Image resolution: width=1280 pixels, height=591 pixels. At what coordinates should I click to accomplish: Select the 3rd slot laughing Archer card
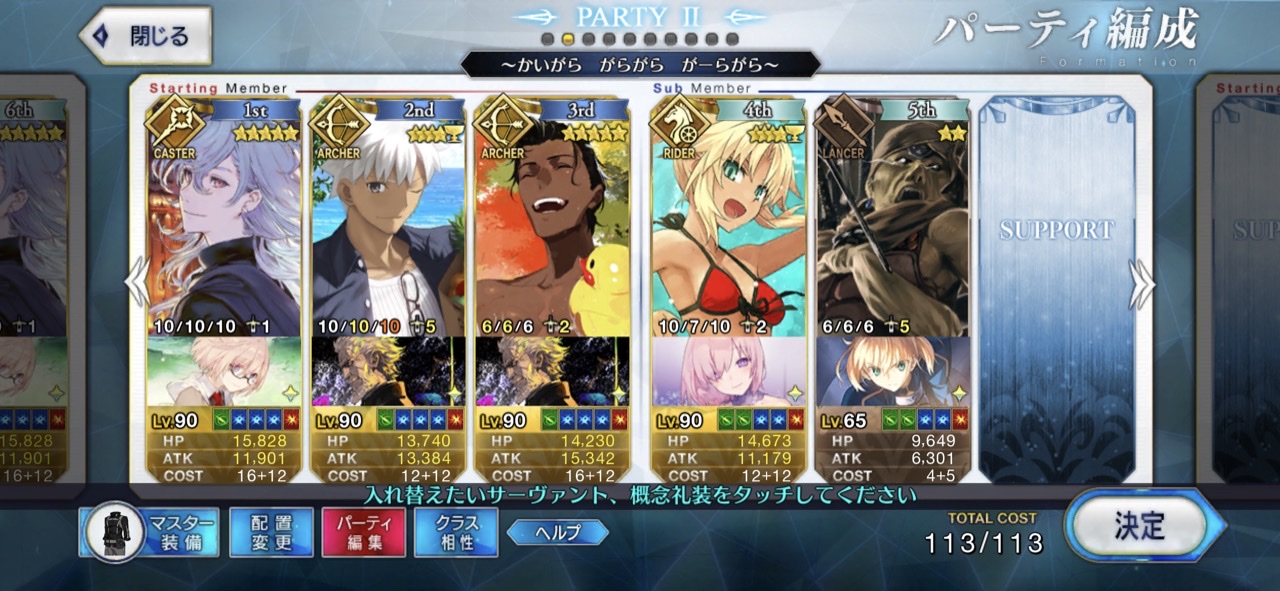(552, 230)
